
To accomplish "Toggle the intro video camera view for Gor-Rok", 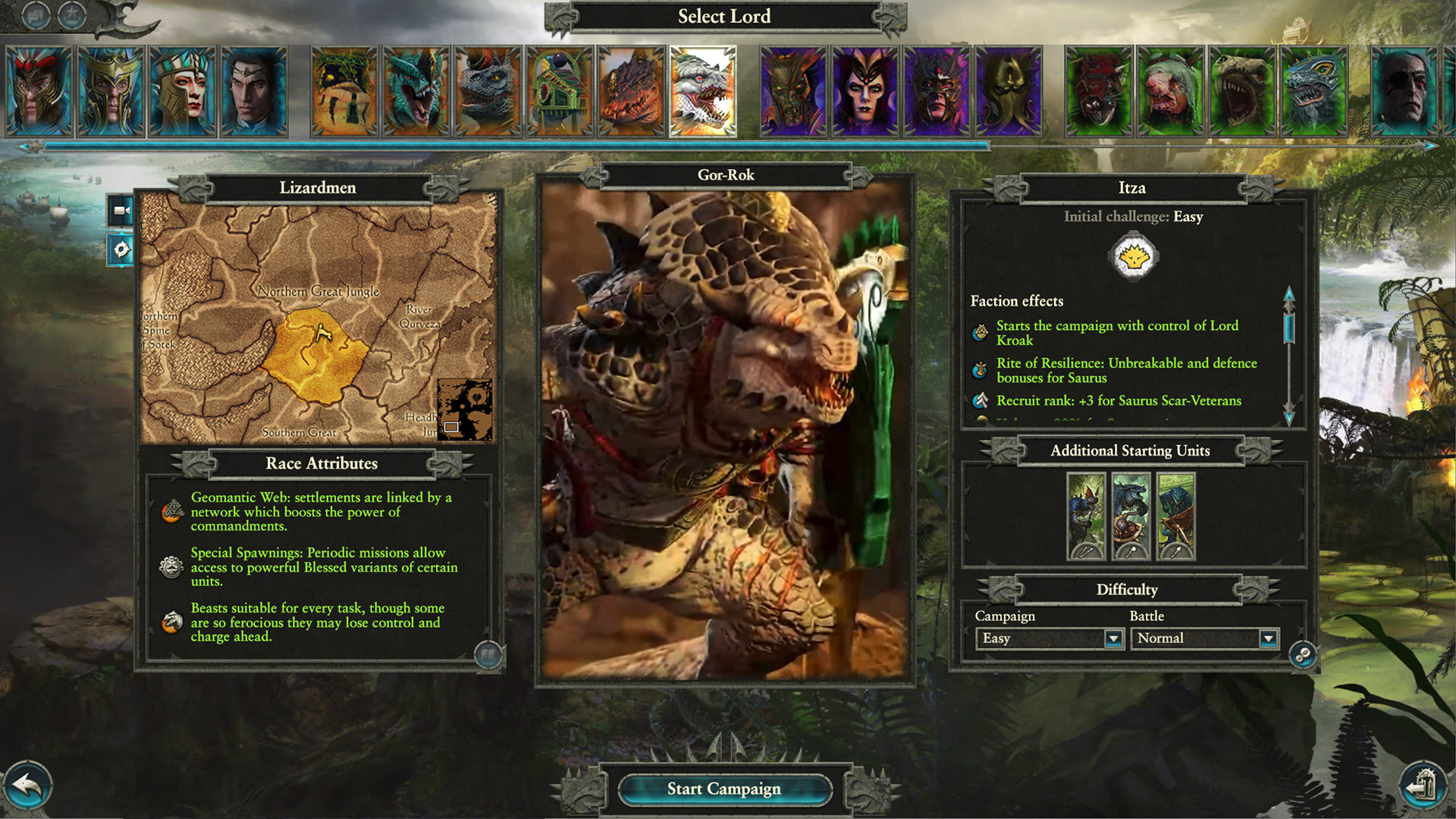I will (121, 211).
